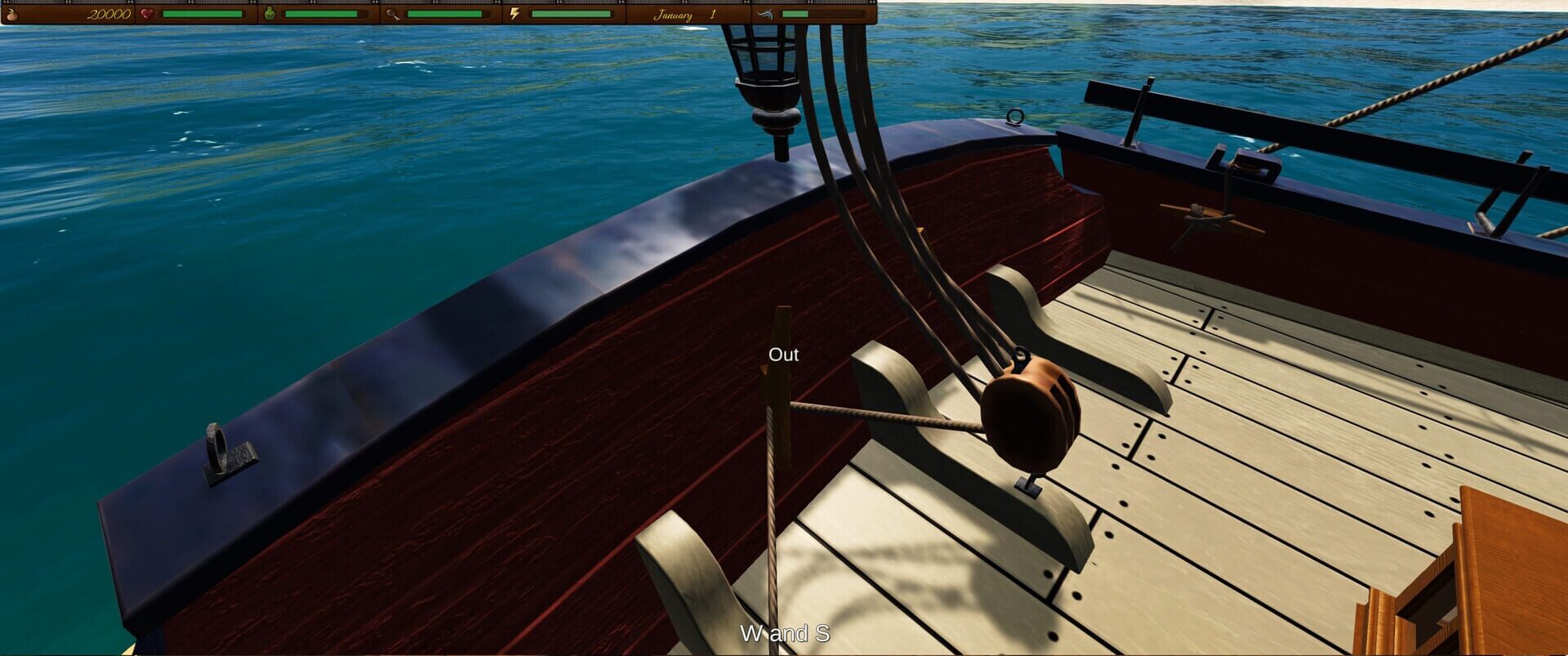Click the Out label above the belaying pin
The width and height of the screenshot is (1568, 656).
pyautogui.click(x=784, y=355)
